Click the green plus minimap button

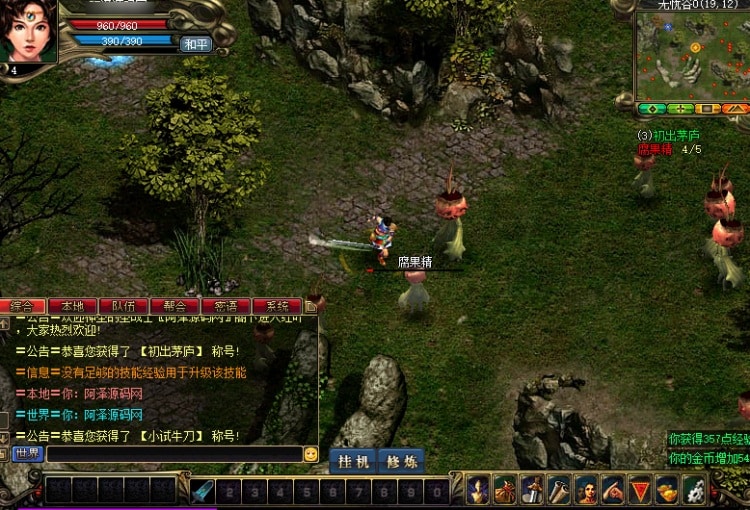[680, 108]
